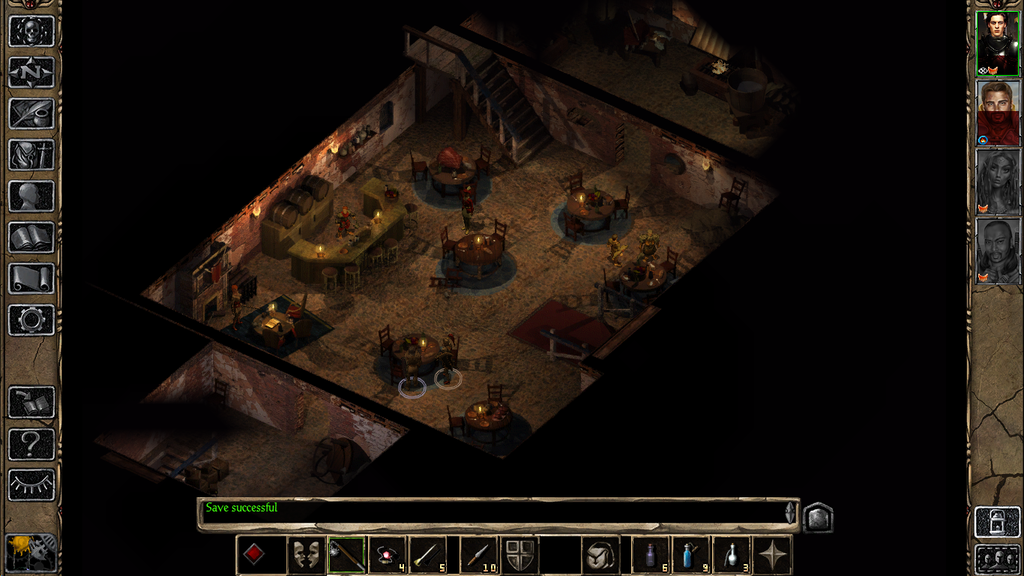Select the staff weapon slot
The image size is (1024, 576).
click(347, 555)
